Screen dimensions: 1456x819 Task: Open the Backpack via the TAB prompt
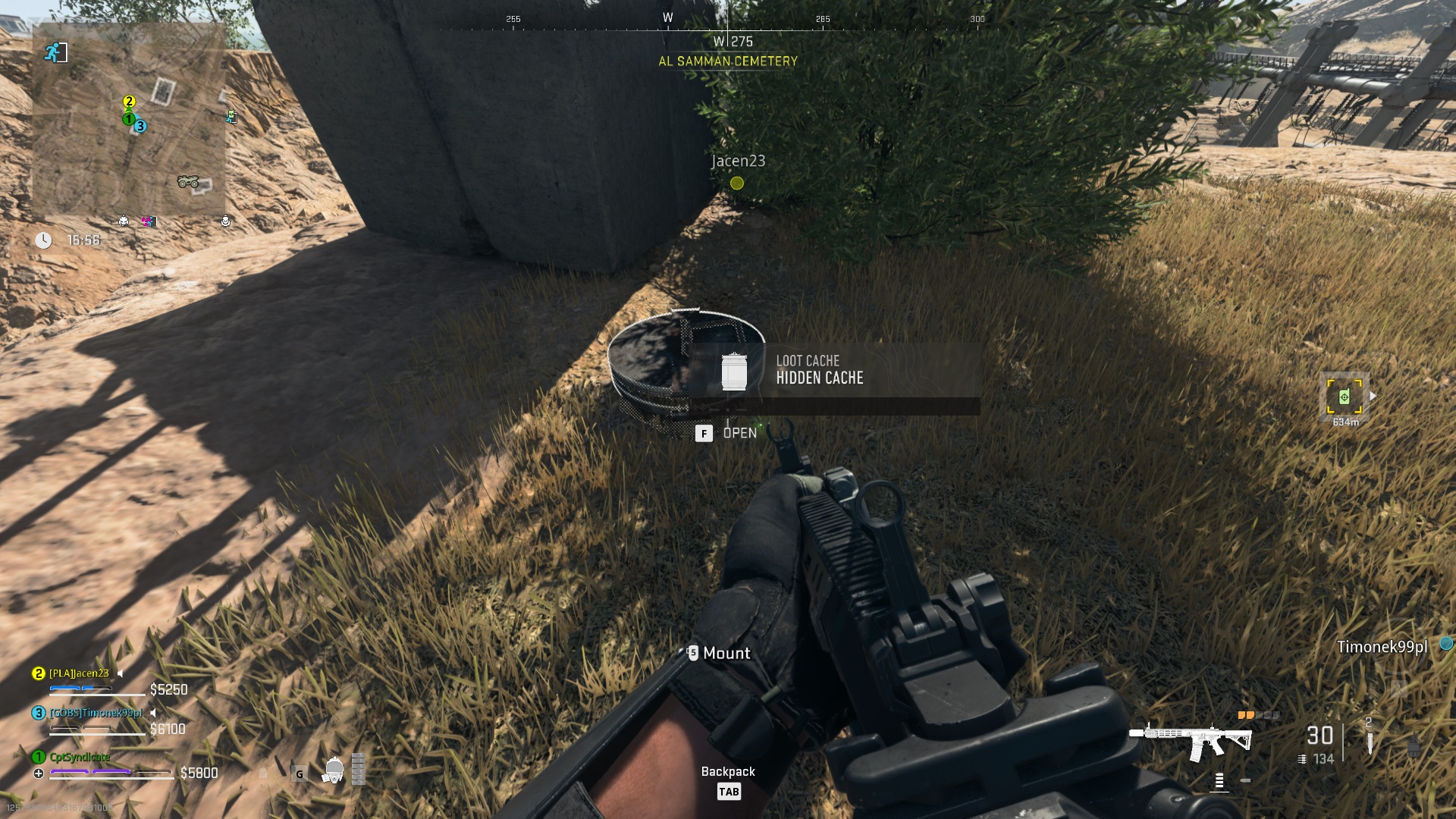(x=728, y=792)
